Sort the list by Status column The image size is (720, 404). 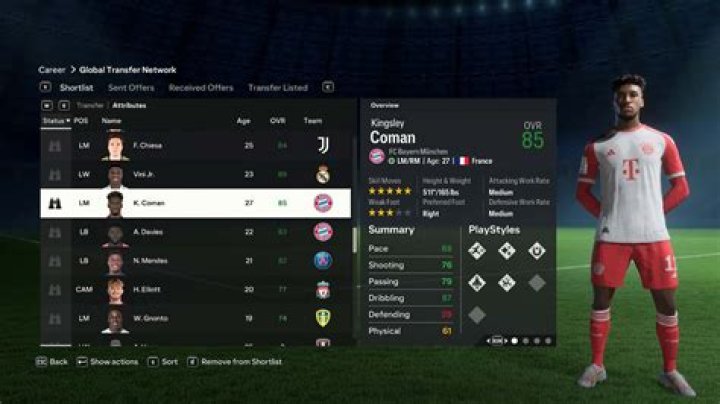54,120
